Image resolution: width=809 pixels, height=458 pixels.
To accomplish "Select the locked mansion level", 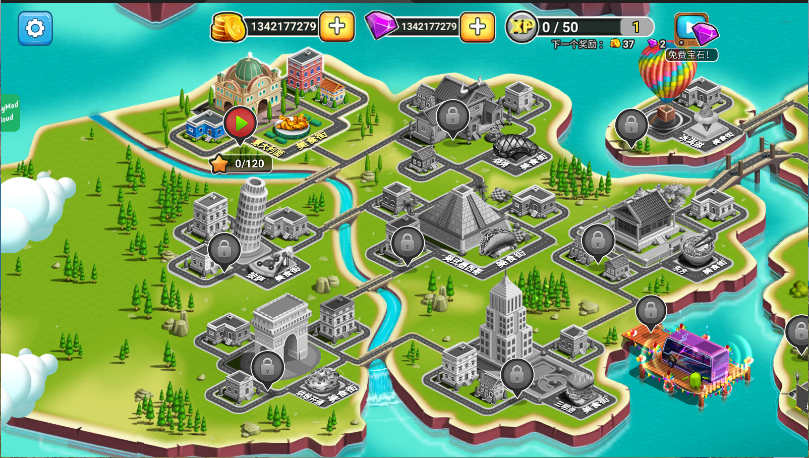I will tap(452, 116).
